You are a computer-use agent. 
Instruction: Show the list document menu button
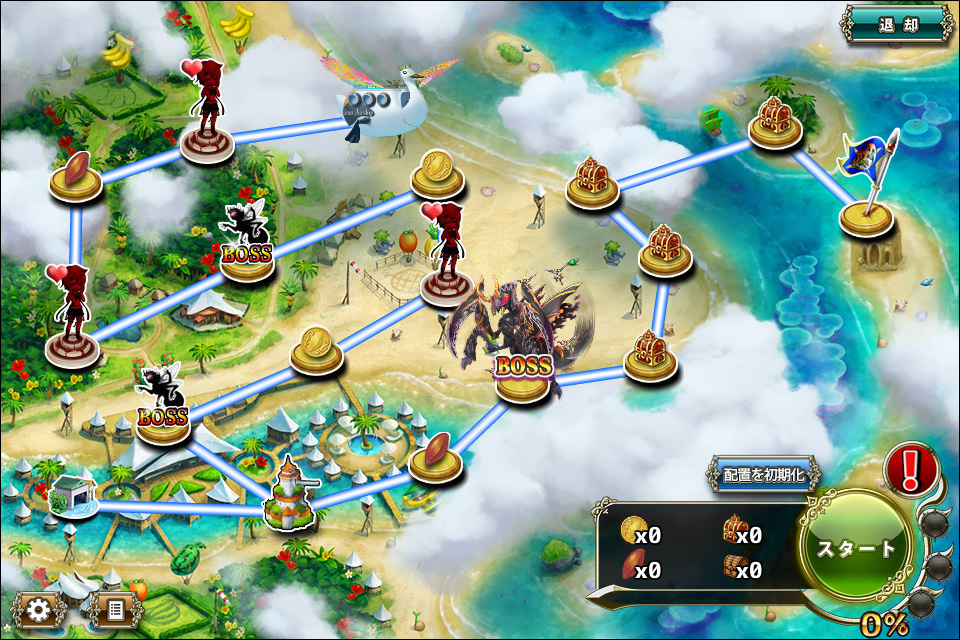(x=115, y=608)
